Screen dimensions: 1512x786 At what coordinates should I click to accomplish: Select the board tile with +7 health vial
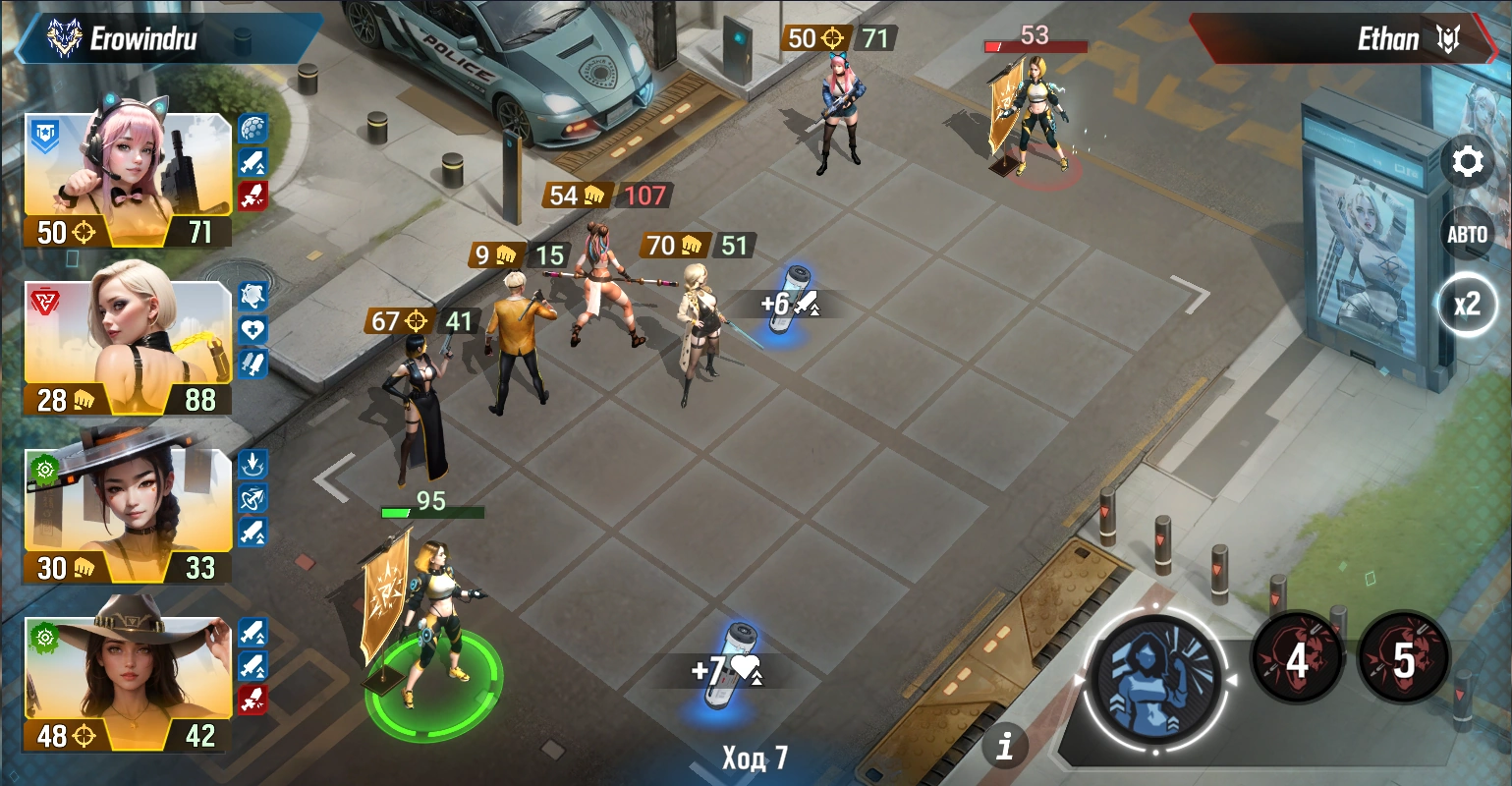[x=732, y=668]
